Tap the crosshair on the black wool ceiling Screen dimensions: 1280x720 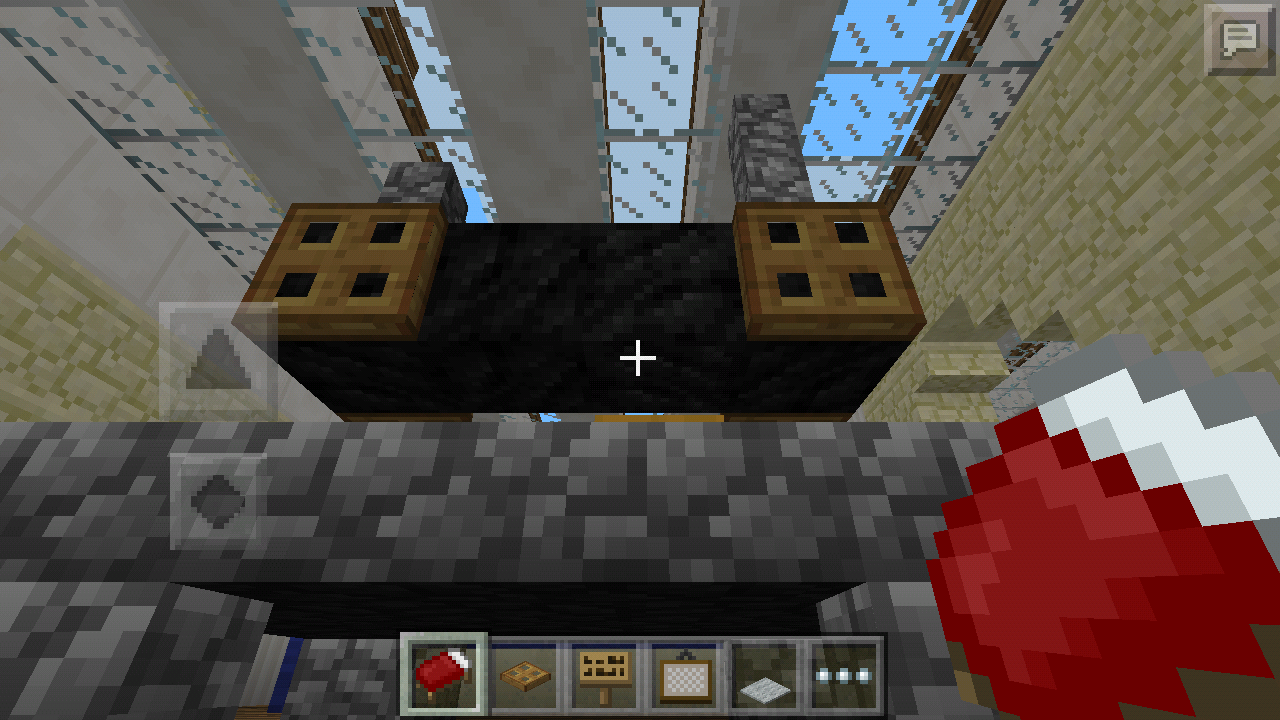pyautogui.click(x=639, y=356)
